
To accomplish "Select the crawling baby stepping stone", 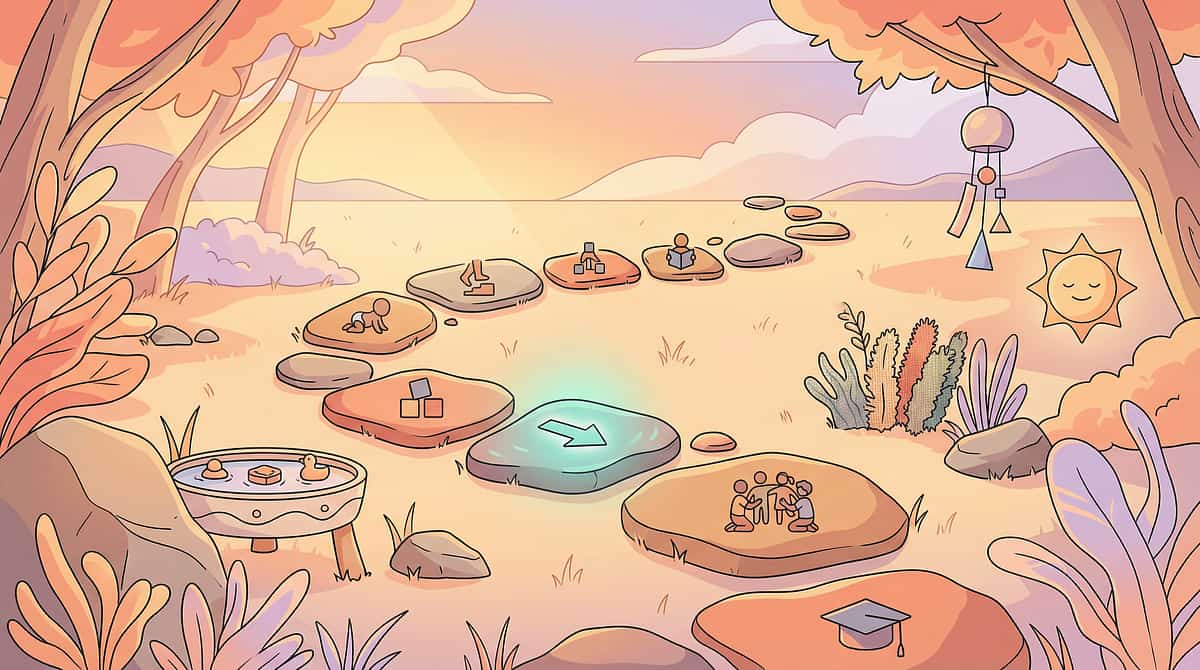I will pyautogui.click(x=369, y=320).
